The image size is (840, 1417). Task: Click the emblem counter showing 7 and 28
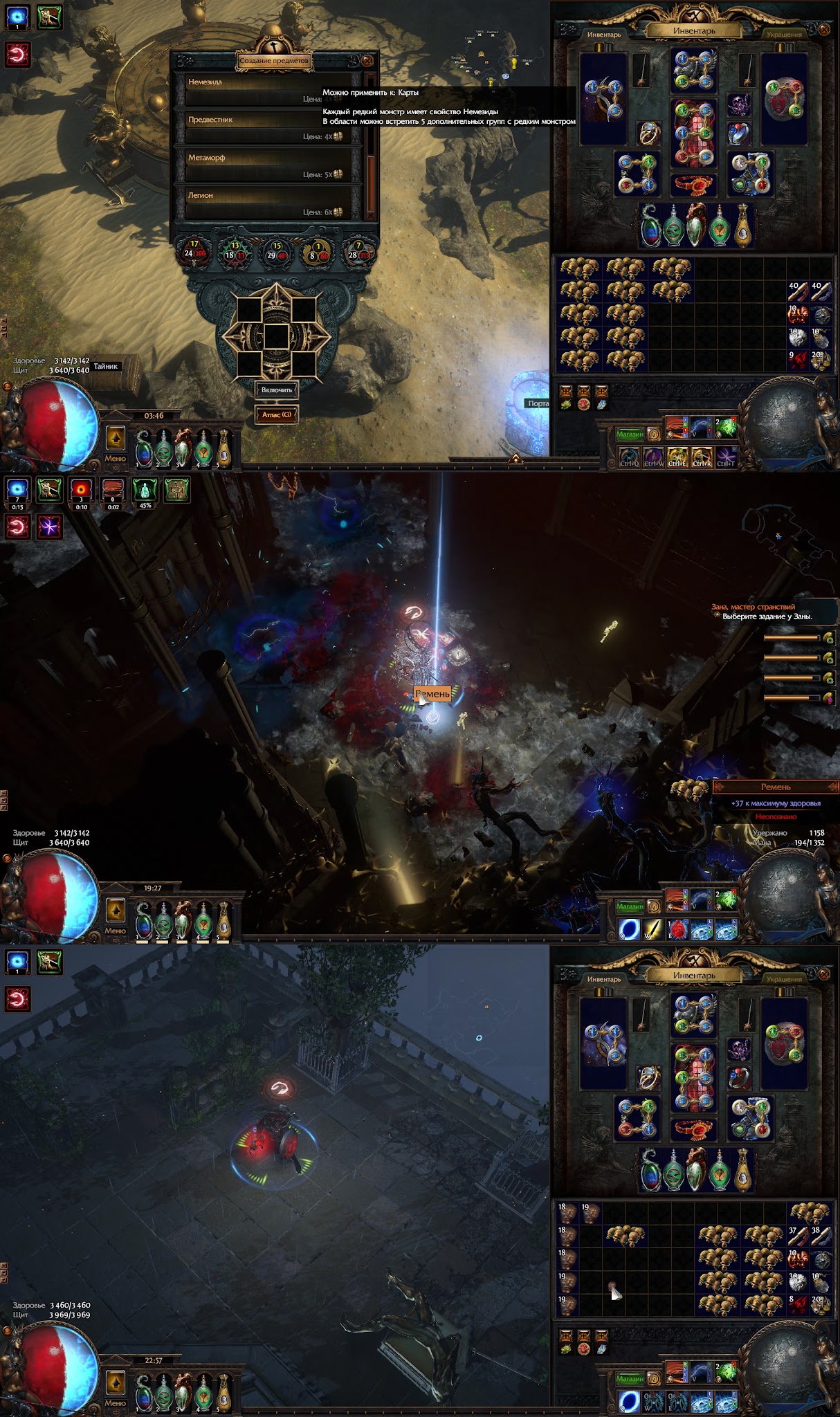(358, 250)
